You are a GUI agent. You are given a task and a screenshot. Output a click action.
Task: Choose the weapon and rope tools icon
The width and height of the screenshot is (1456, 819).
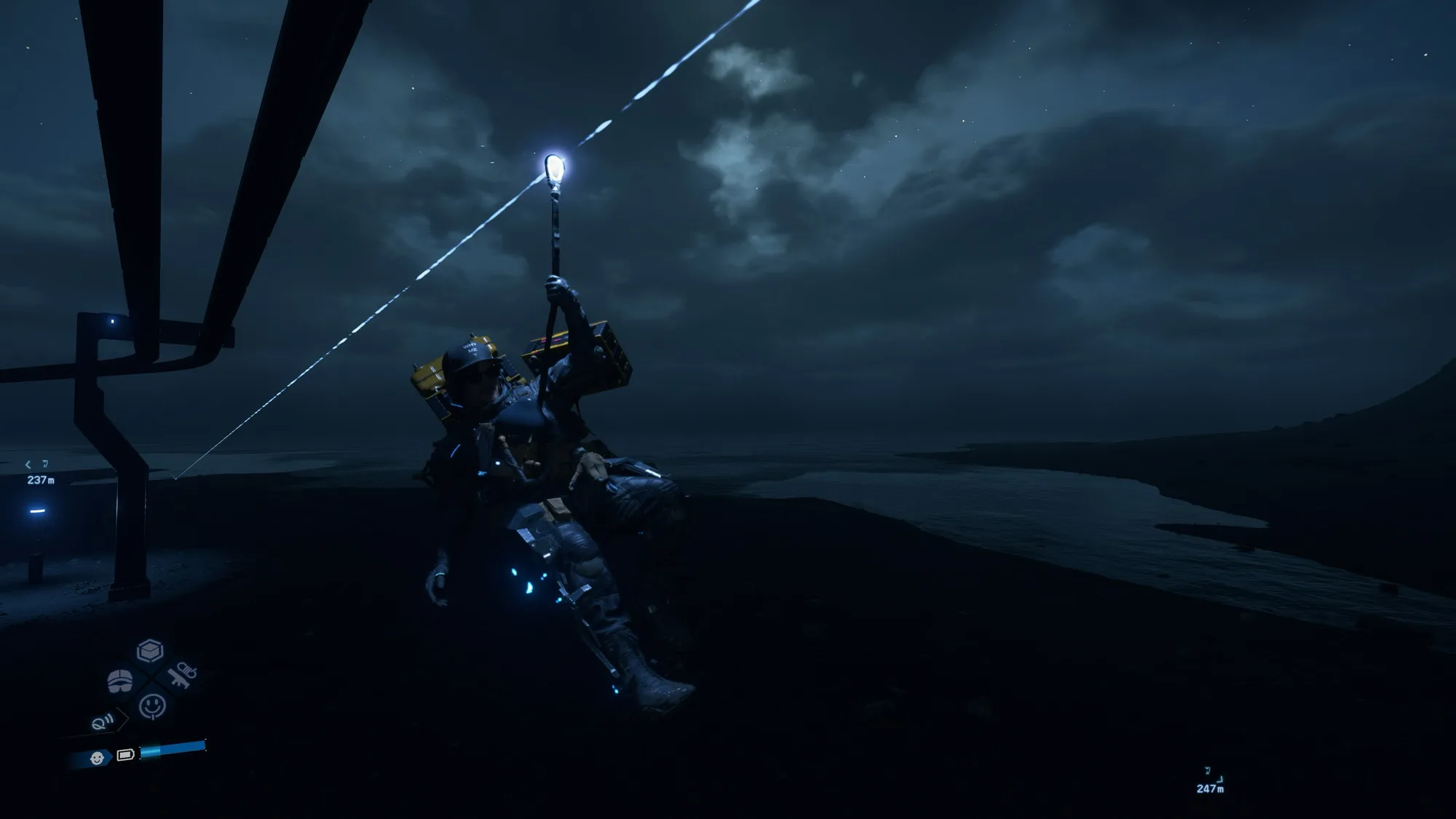(182, 676)
